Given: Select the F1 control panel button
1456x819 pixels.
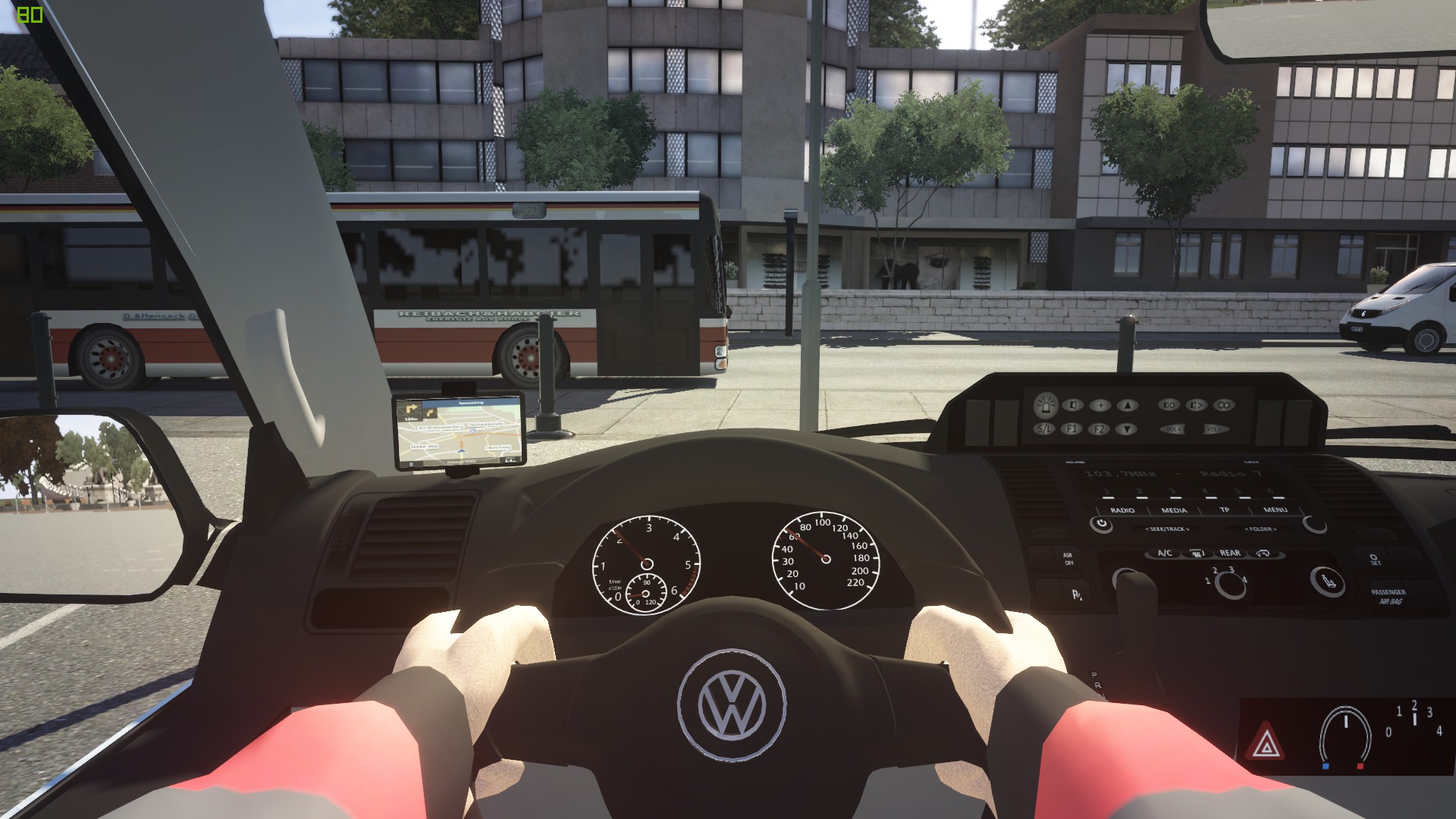Looking at the screenshot, I should point(1072,429).
